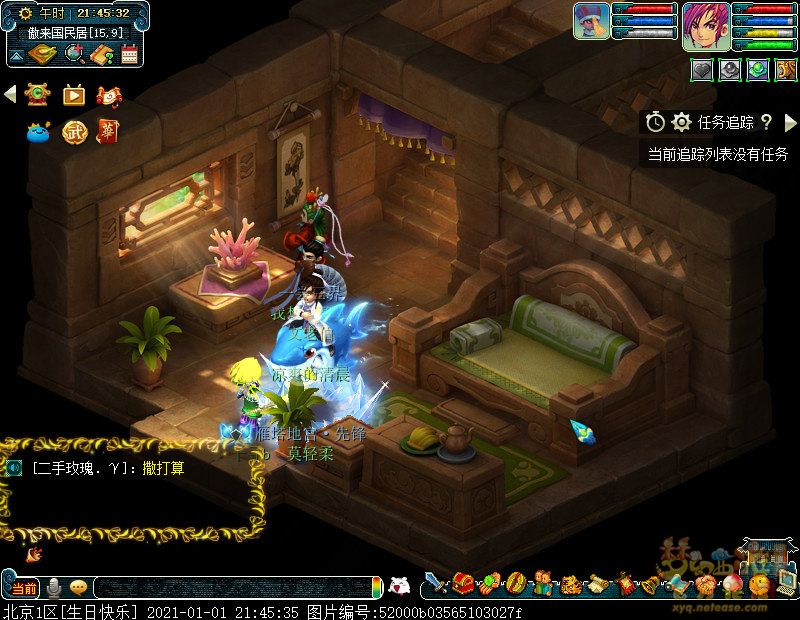
Task: Click the chat text input box
Action: coord(235,587)
